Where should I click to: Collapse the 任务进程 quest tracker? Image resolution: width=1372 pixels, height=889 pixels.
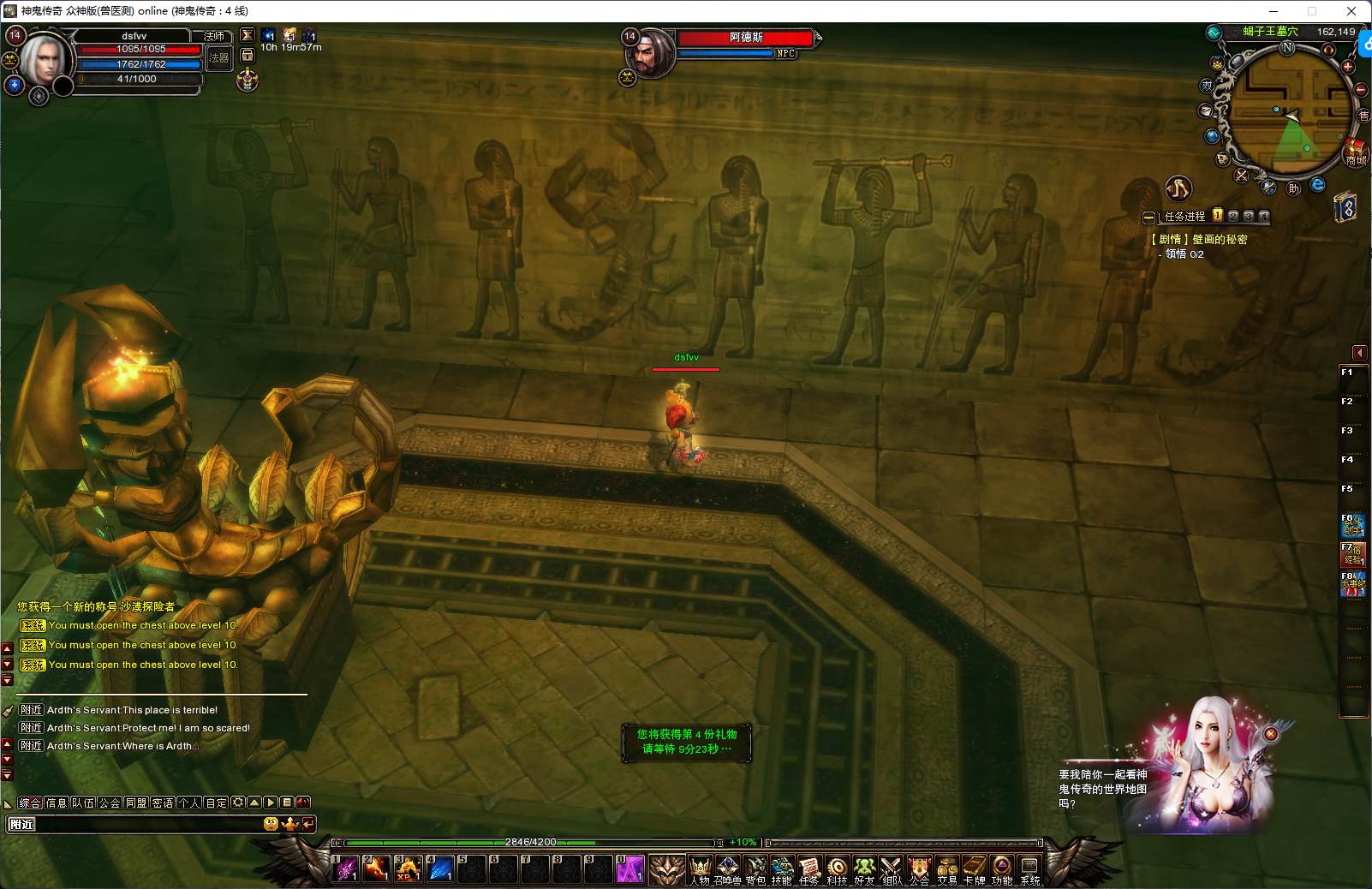[1148, 217]
